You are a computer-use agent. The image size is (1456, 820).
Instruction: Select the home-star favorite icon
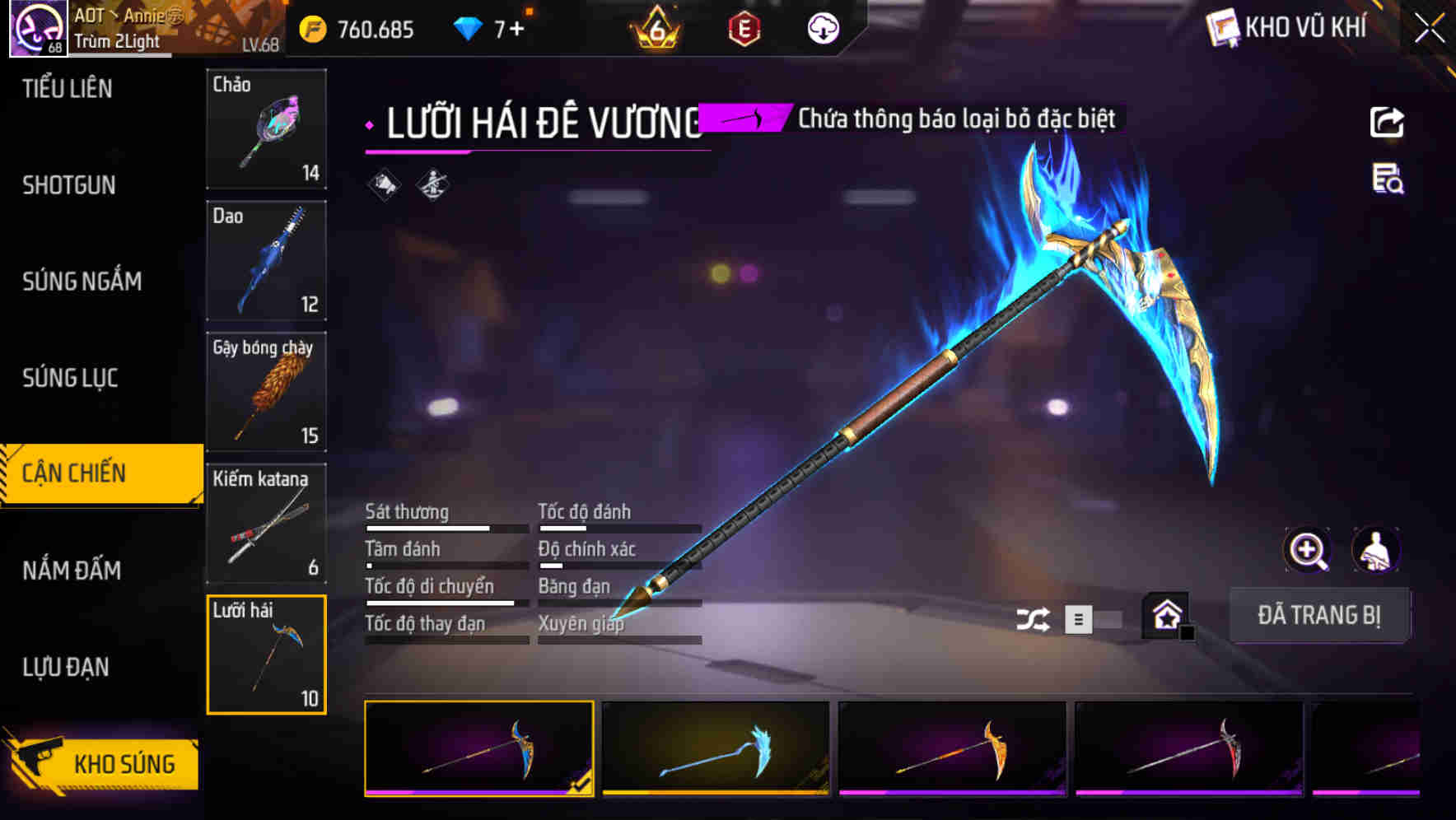1166,615
